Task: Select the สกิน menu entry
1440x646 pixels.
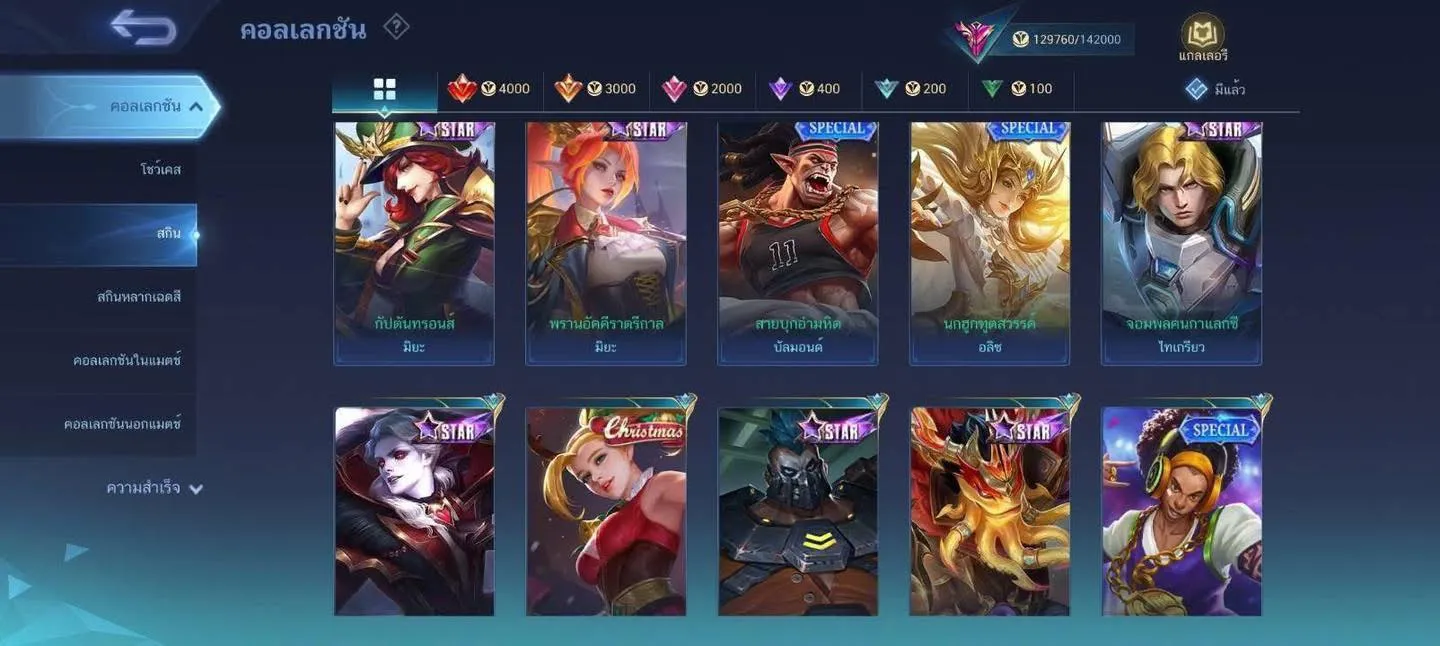Action: pos(168,234)
